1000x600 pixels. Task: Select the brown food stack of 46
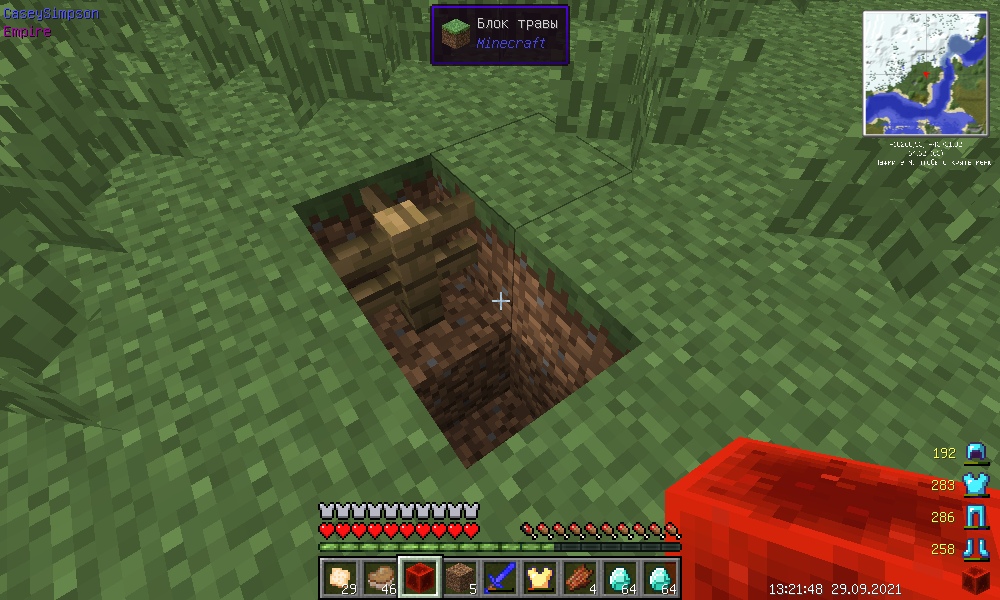379,577
